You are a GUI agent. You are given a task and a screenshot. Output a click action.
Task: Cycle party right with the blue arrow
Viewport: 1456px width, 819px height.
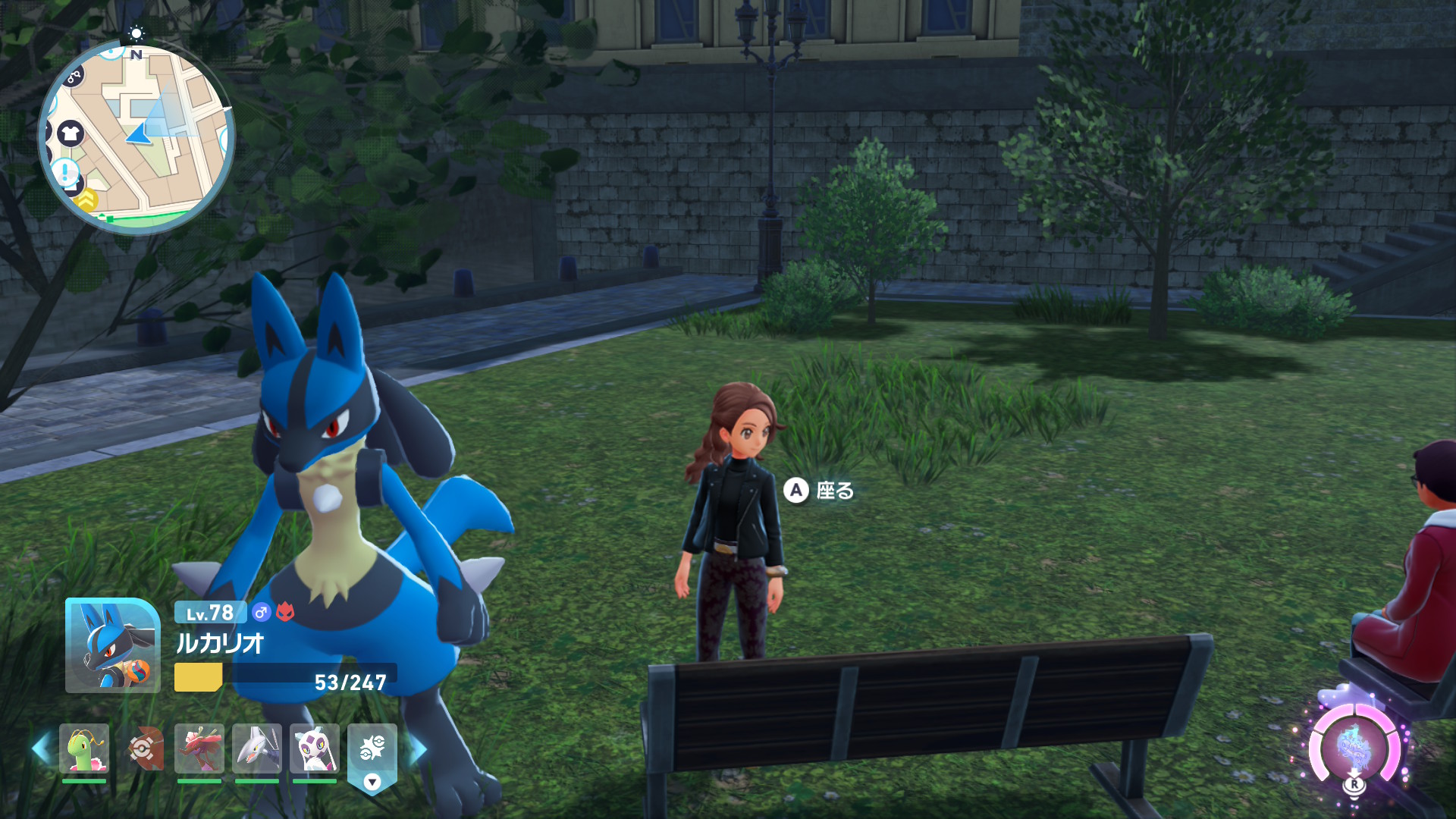click(x=418, y=749)
